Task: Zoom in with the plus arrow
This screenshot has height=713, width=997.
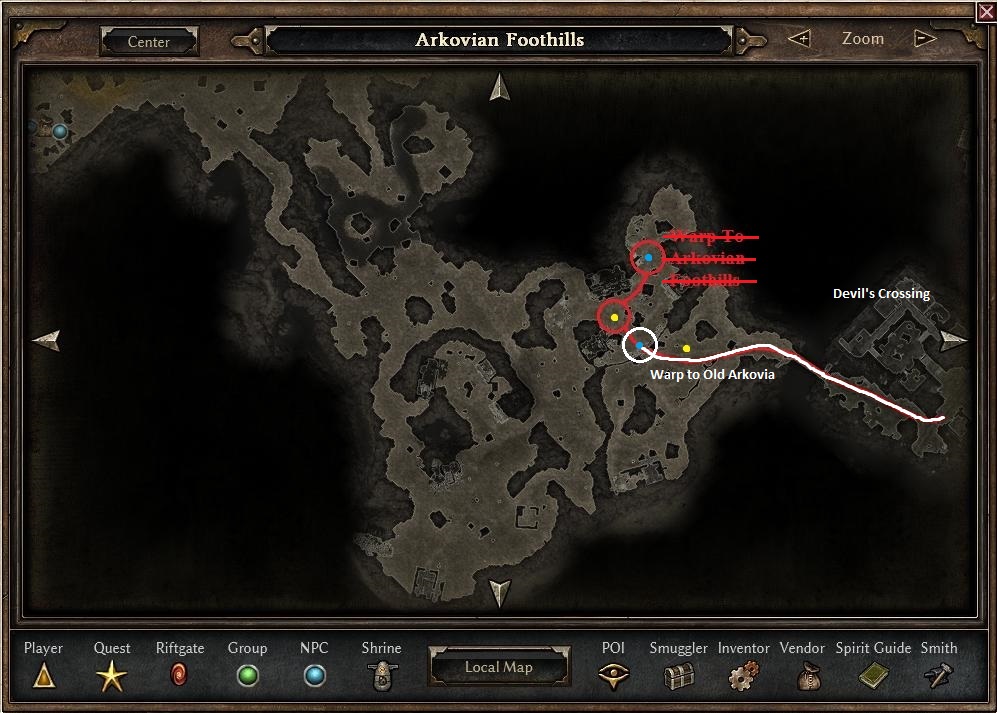Action: pyautogui.click(x=799, y=39)
